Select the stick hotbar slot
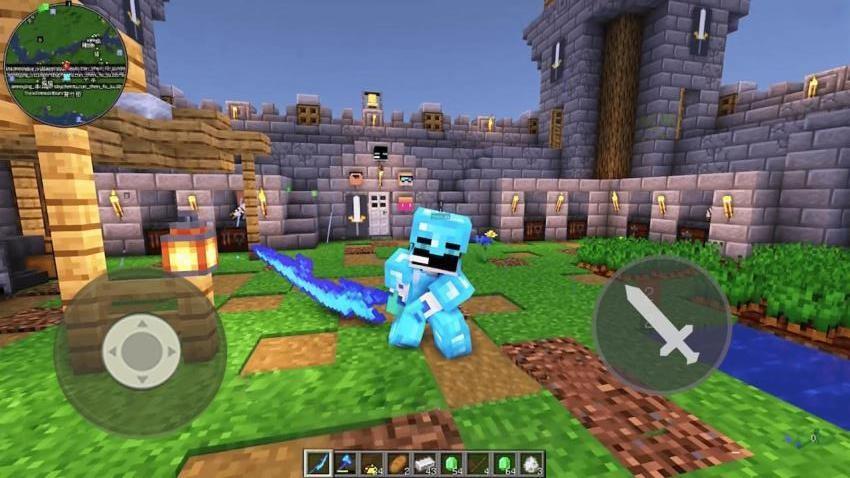The width and height of the screenshot is (850, 478). click(478, 462)
